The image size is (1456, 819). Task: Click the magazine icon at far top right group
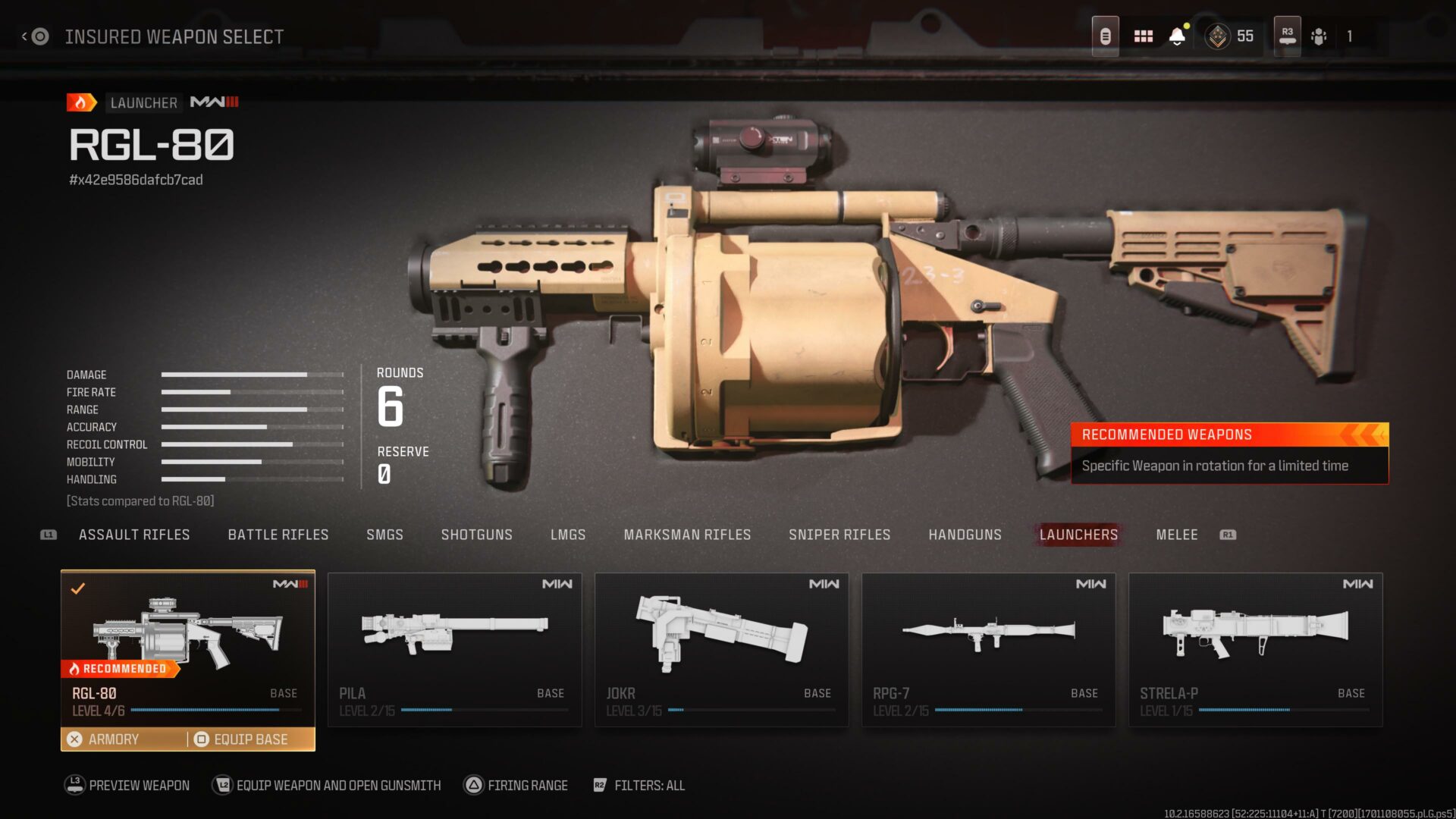(x=1105, y=36)
